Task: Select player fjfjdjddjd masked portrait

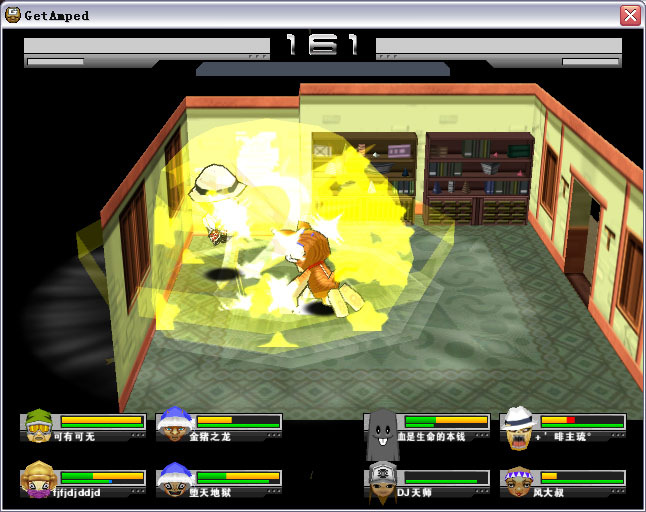Action: point(39,479)
